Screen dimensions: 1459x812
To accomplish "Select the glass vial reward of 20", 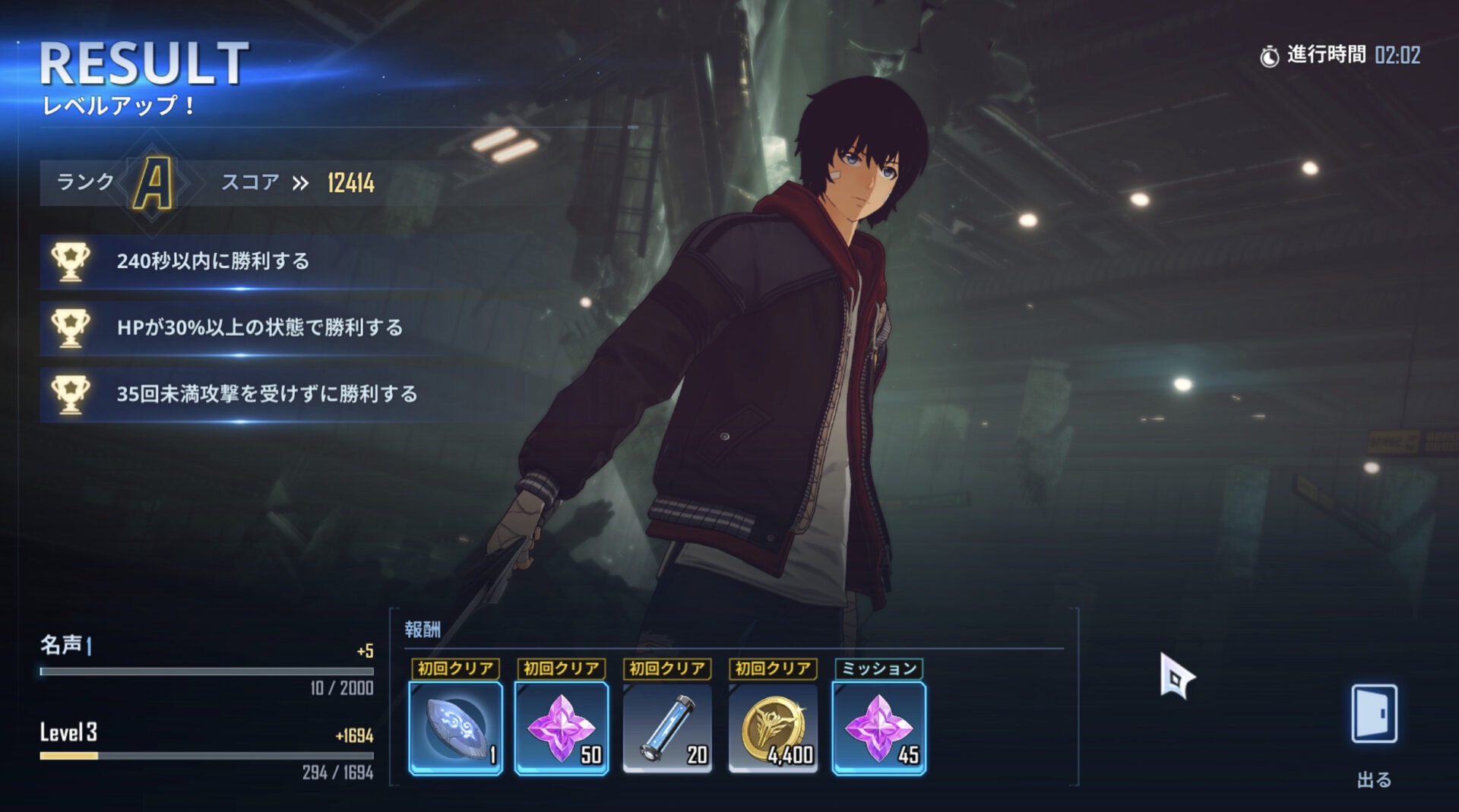I will pyautogui.click(x=667, y=728).
